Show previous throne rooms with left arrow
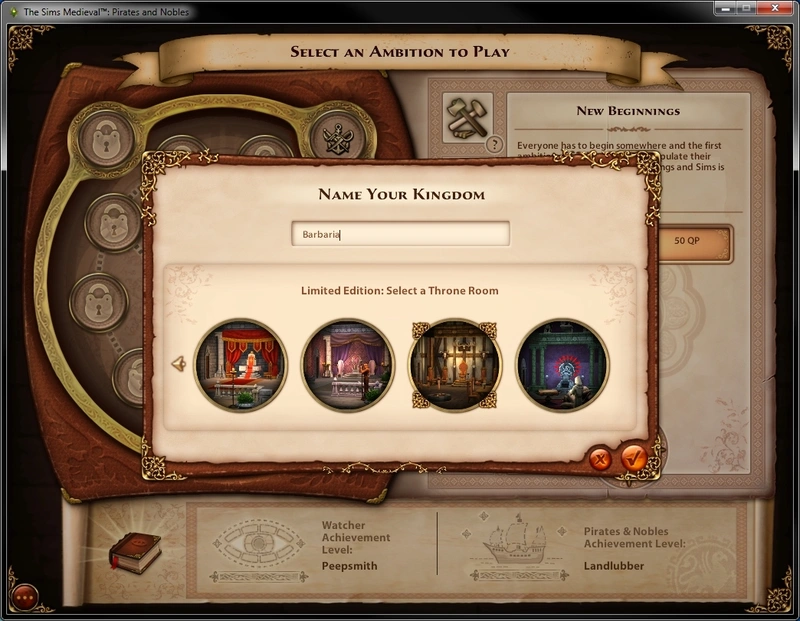Screen dimensions: 800x621 pyautogui.click(x=180, y=365)
